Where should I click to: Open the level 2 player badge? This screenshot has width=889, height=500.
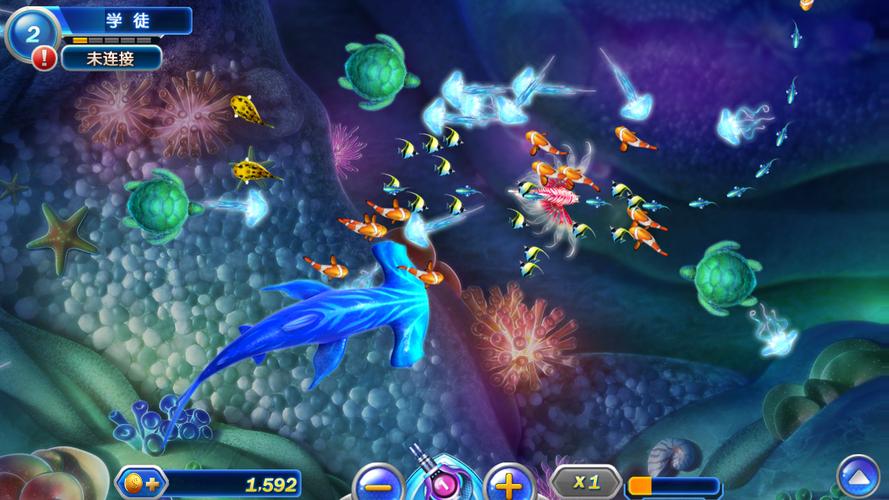(32, 32)
